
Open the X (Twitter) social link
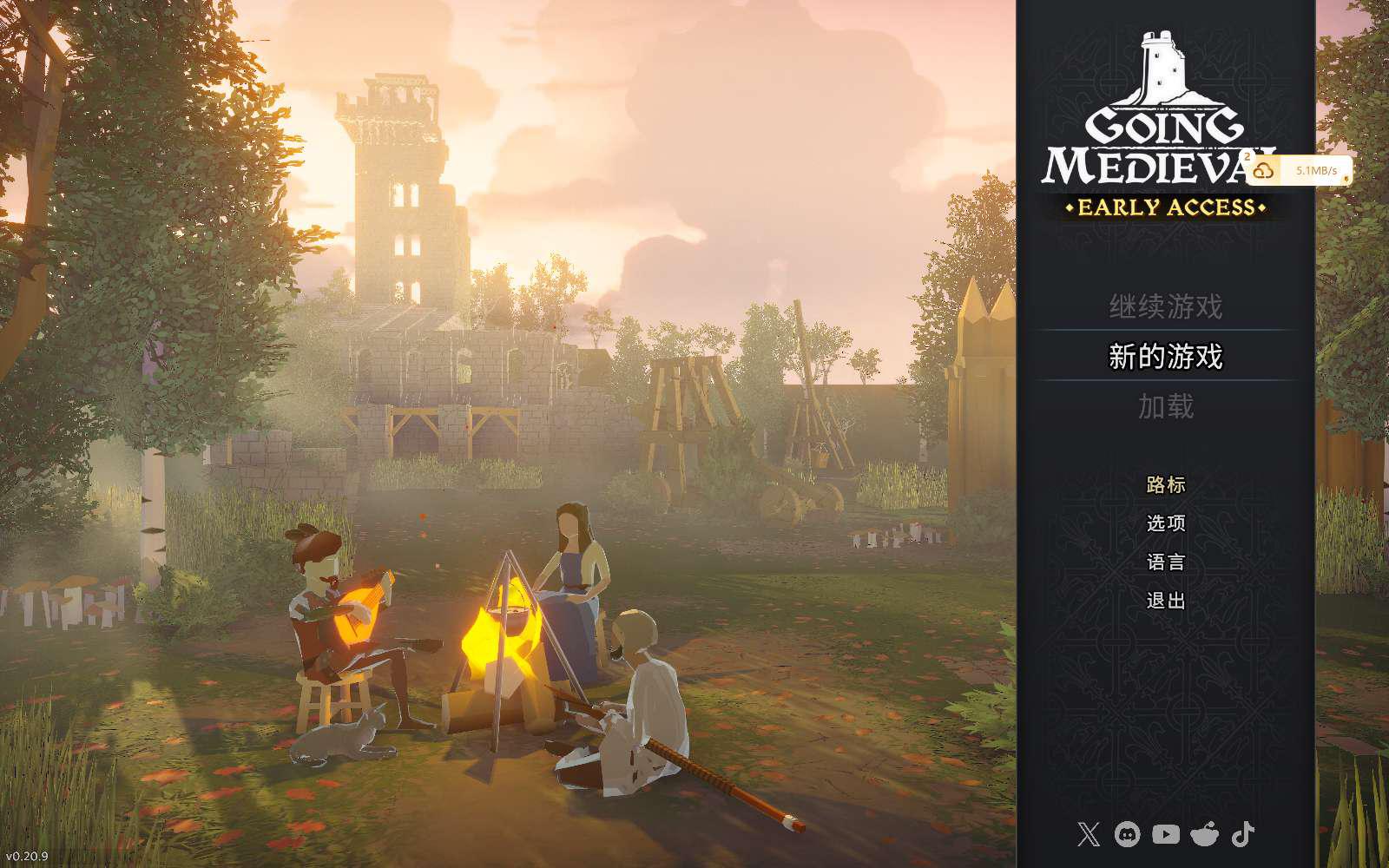coord(1088,835)
